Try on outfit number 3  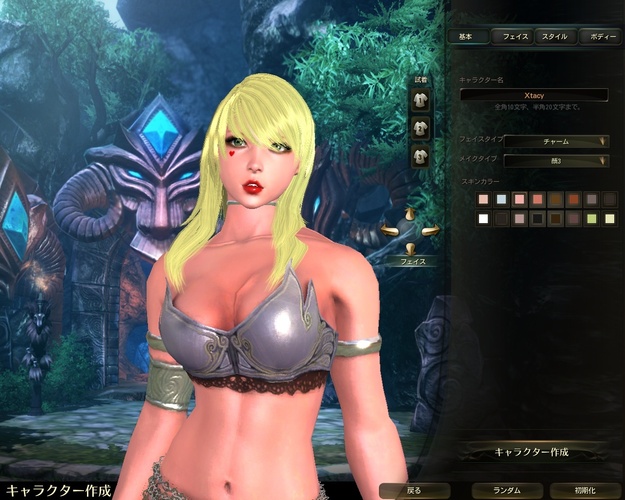click(x=421, y=155)
